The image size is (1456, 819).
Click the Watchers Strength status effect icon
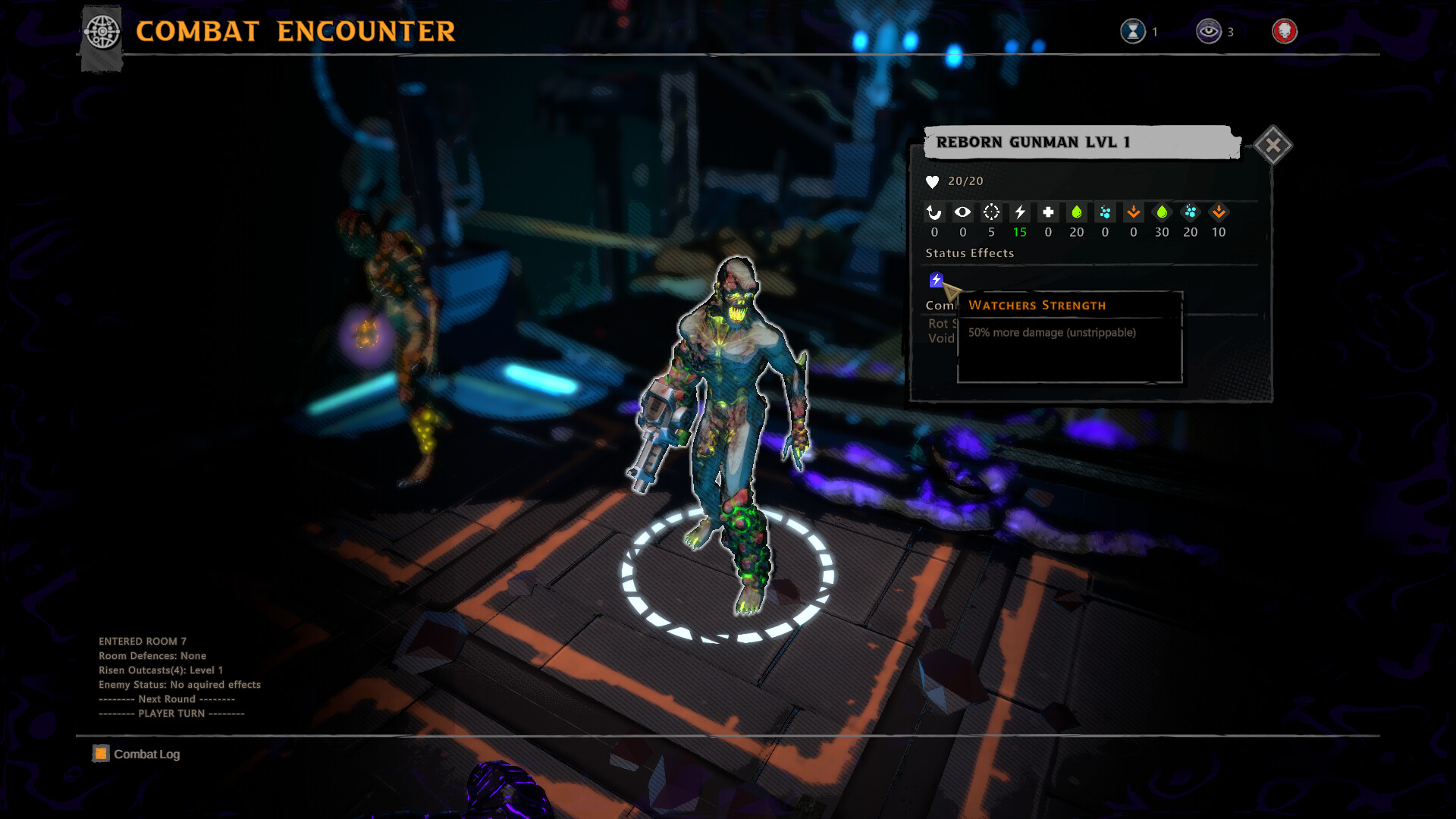[x=937, y=280]
